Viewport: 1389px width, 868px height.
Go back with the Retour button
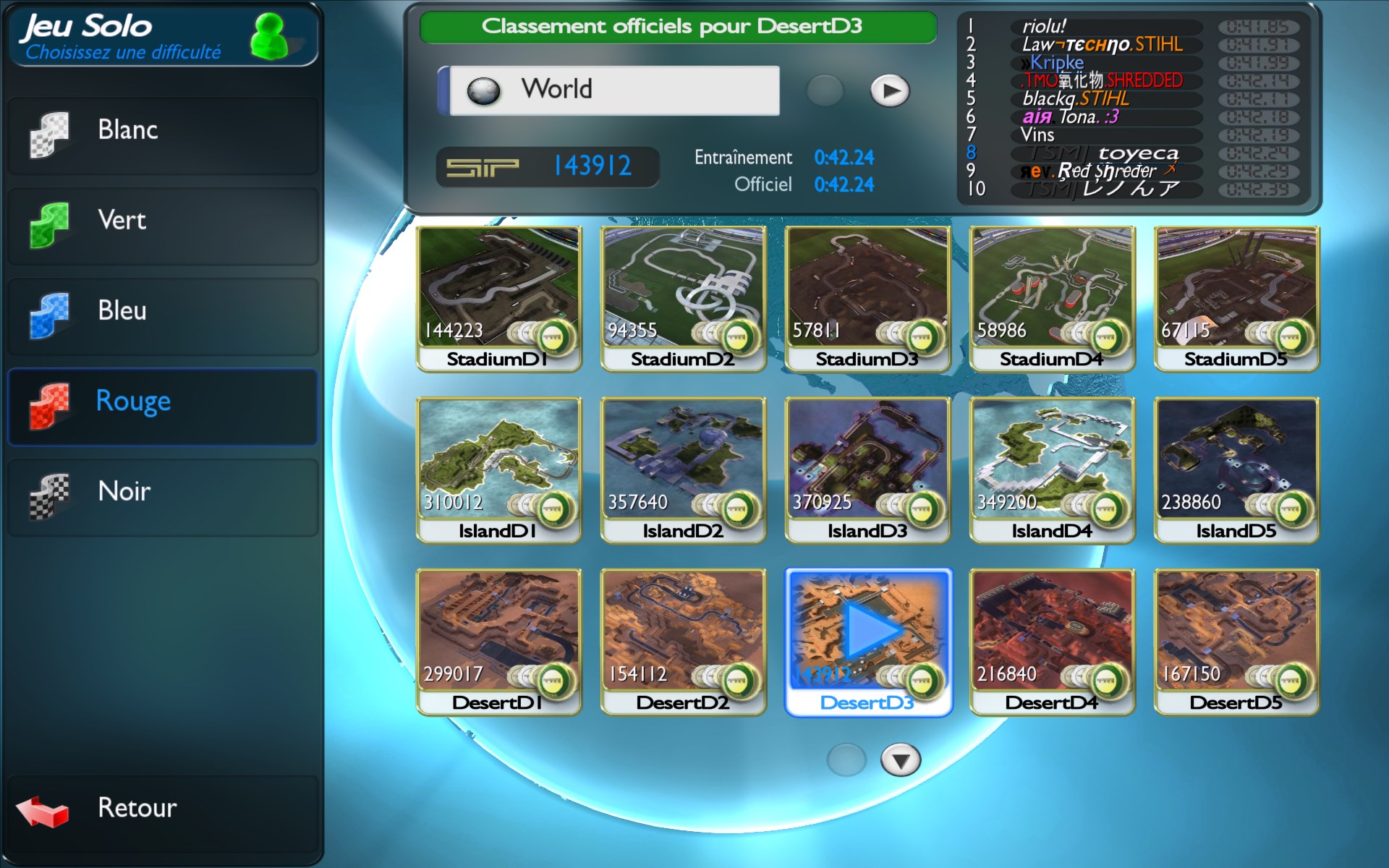(x=163, y=810)
